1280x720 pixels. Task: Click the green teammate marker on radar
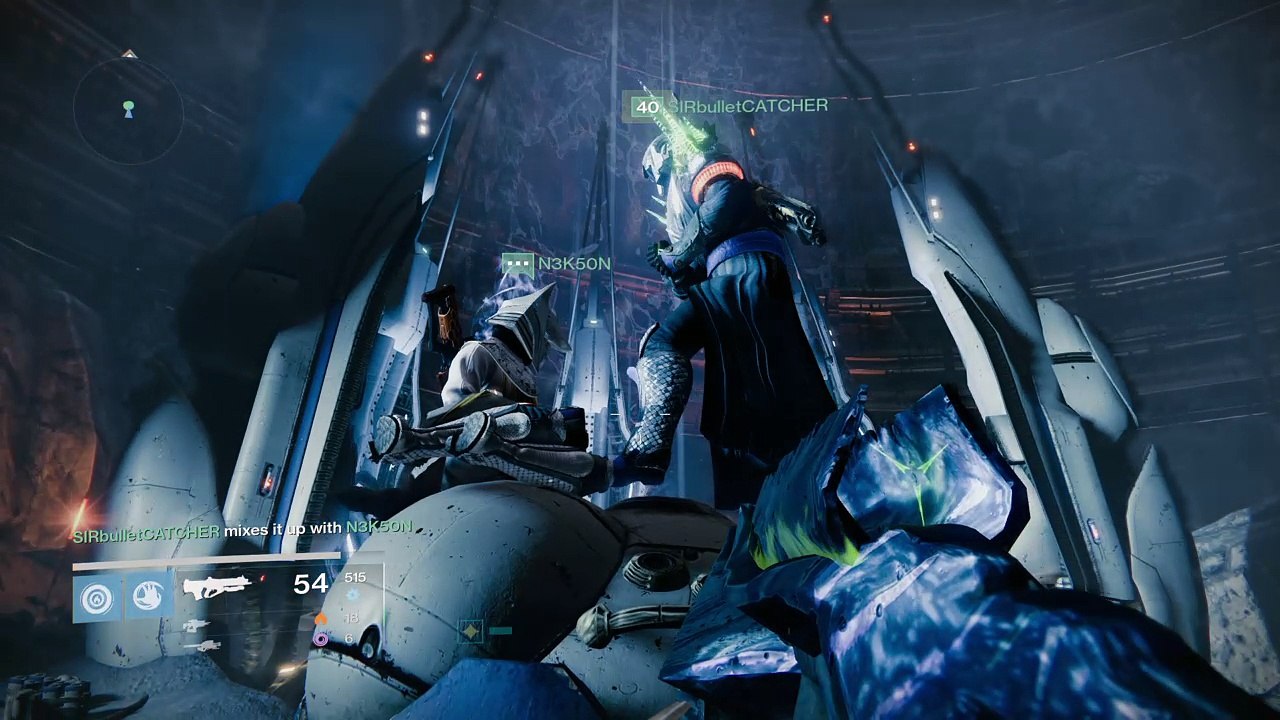point(128,104)
